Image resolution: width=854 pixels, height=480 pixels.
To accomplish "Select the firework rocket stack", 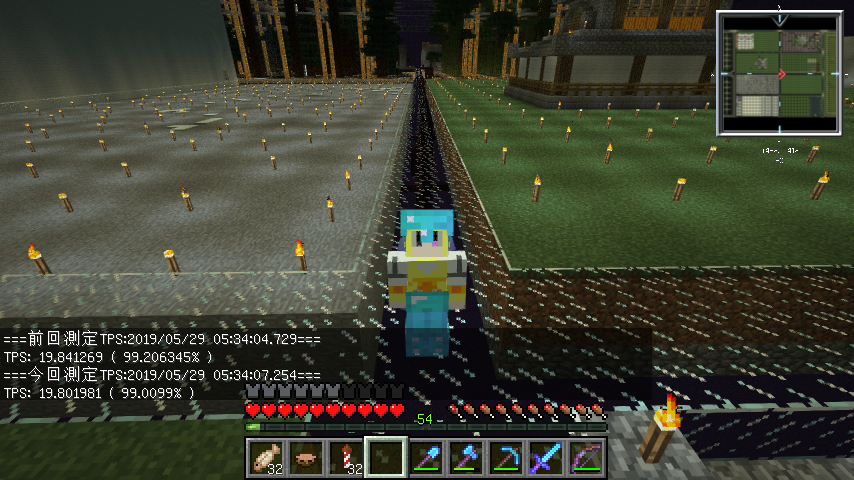I will coord(345,457).
